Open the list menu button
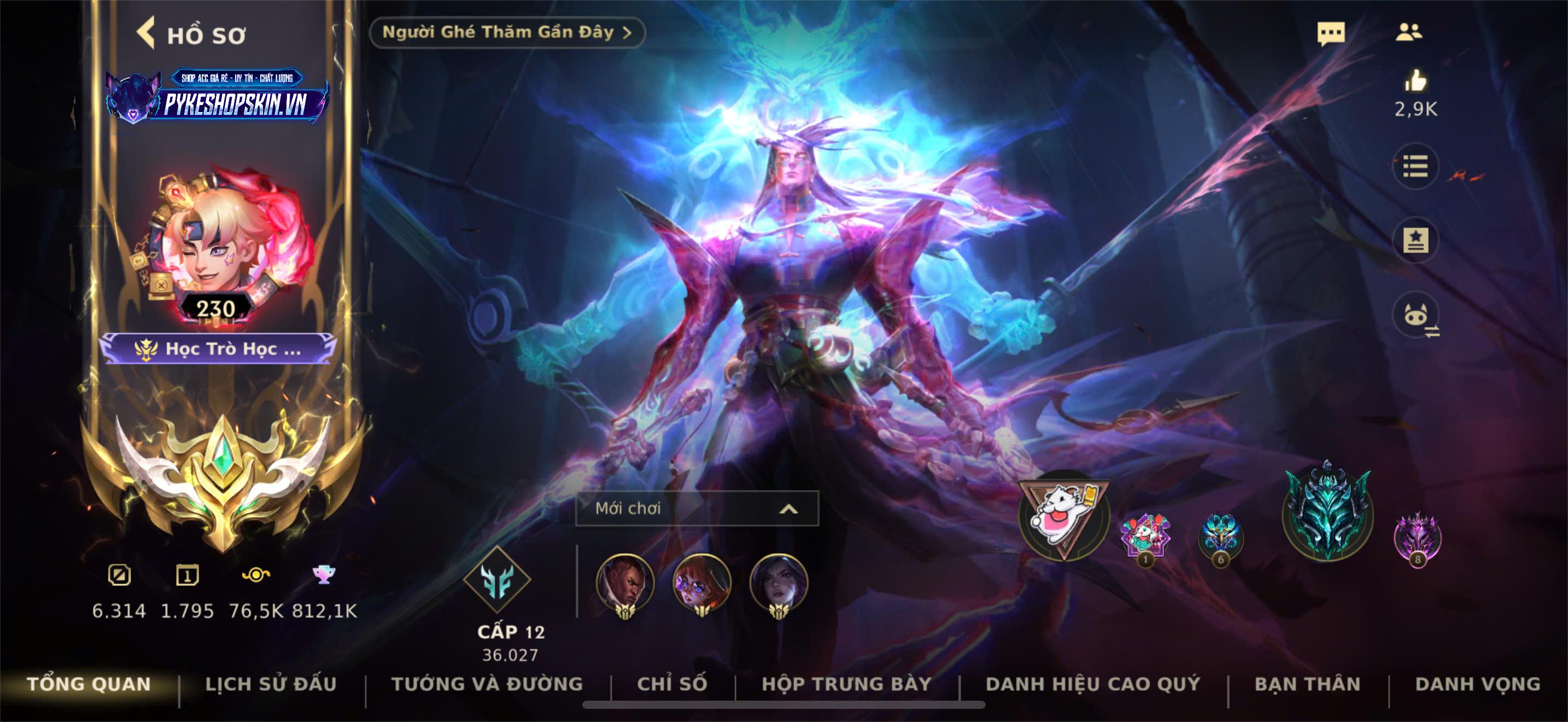Viewport: 1568px width, 722px height. (1415, 166)
